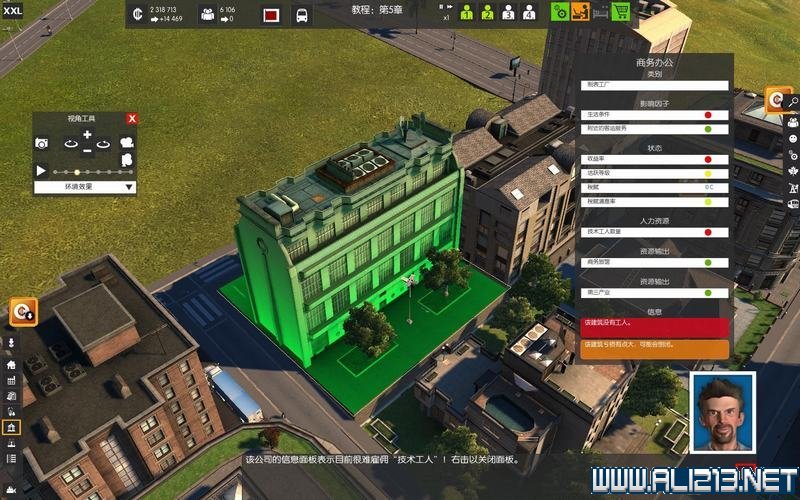Select the highlighted civic building toolbar icon

(x=11, y=427)
